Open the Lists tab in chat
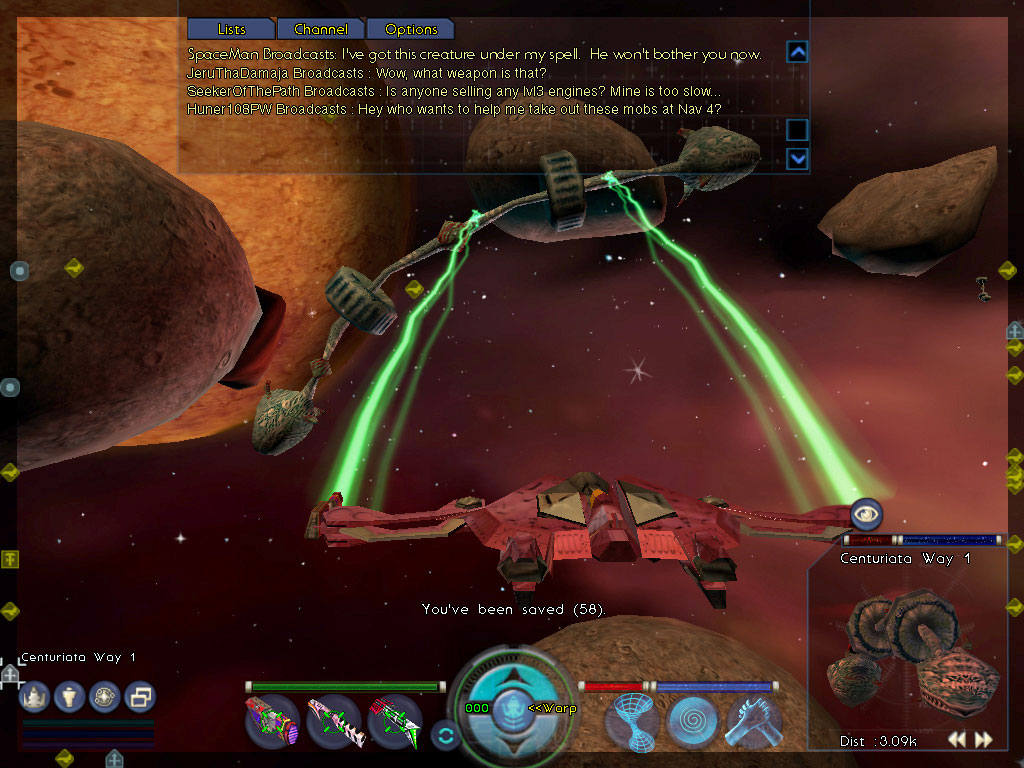Screen dimensions: 1024x768 pos(231,29)
